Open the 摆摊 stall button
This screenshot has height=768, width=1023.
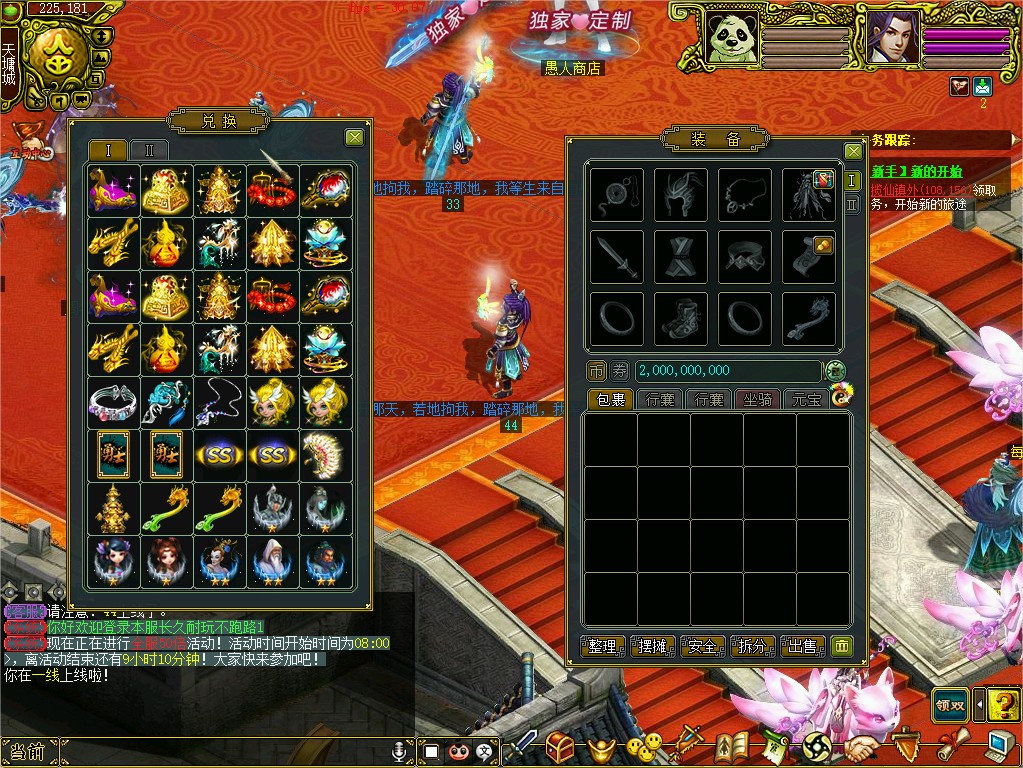tap(652, 646)
